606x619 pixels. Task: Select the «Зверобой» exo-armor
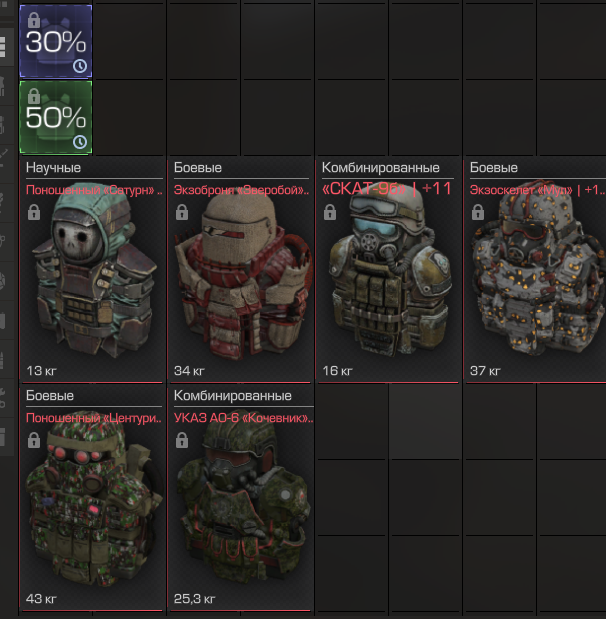point(241,270)
